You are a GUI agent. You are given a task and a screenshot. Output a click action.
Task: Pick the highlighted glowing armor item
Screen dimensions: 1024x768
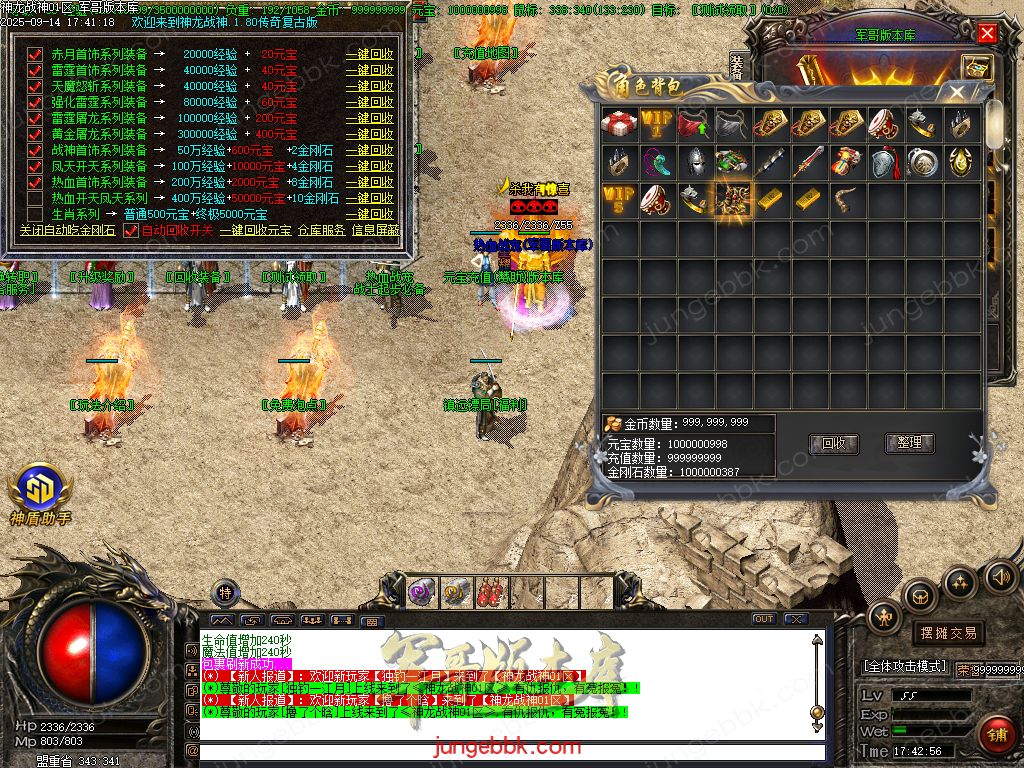click(x=733, y=199)
